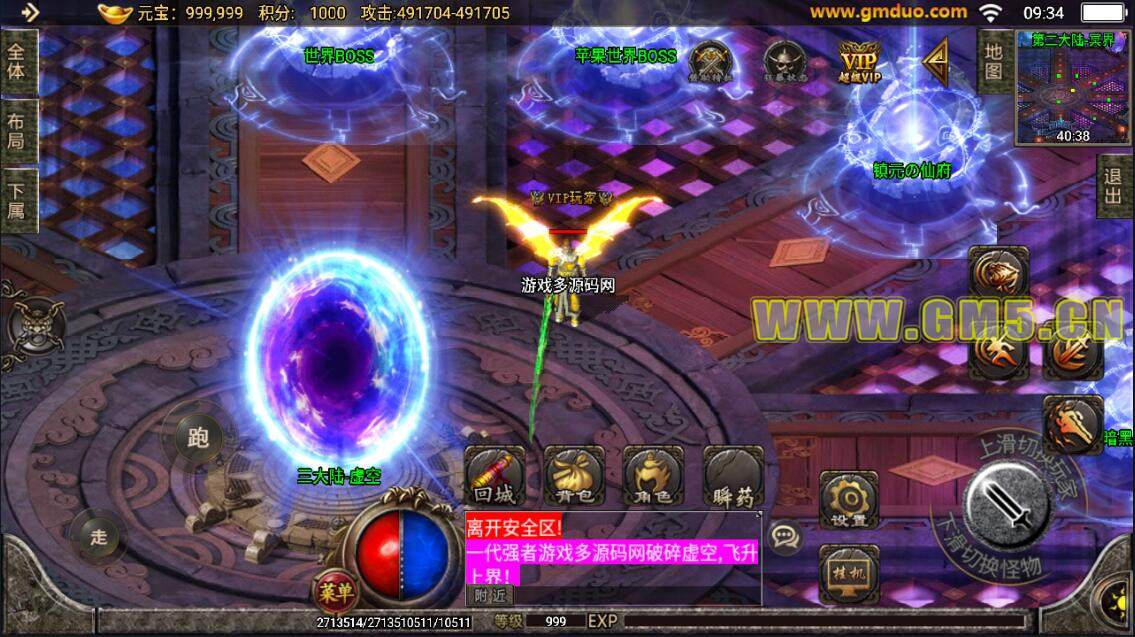Screen dimensions: 1135x637
Task: Open the 菜单 menu button
Action: [x=335, y=591]
